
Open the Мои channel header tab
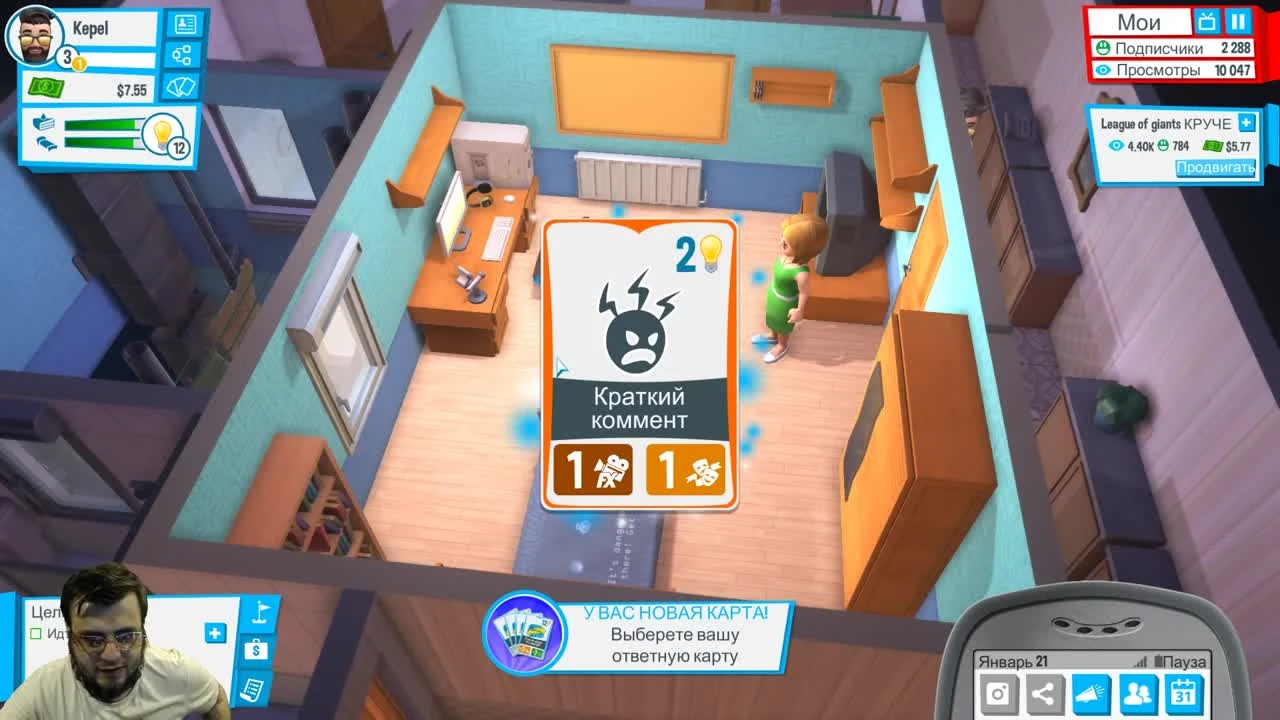click(1140, 21)
